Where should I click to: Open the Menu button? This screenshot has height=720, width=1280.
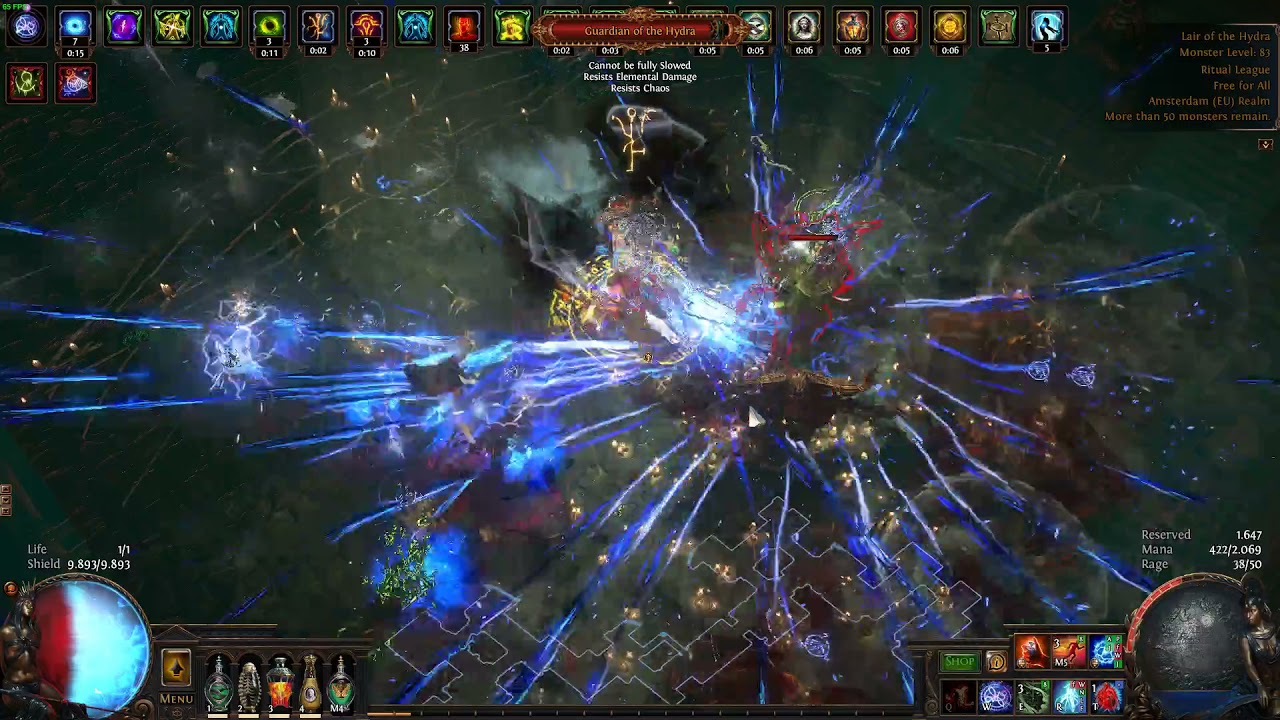click(x=176, y=699)
